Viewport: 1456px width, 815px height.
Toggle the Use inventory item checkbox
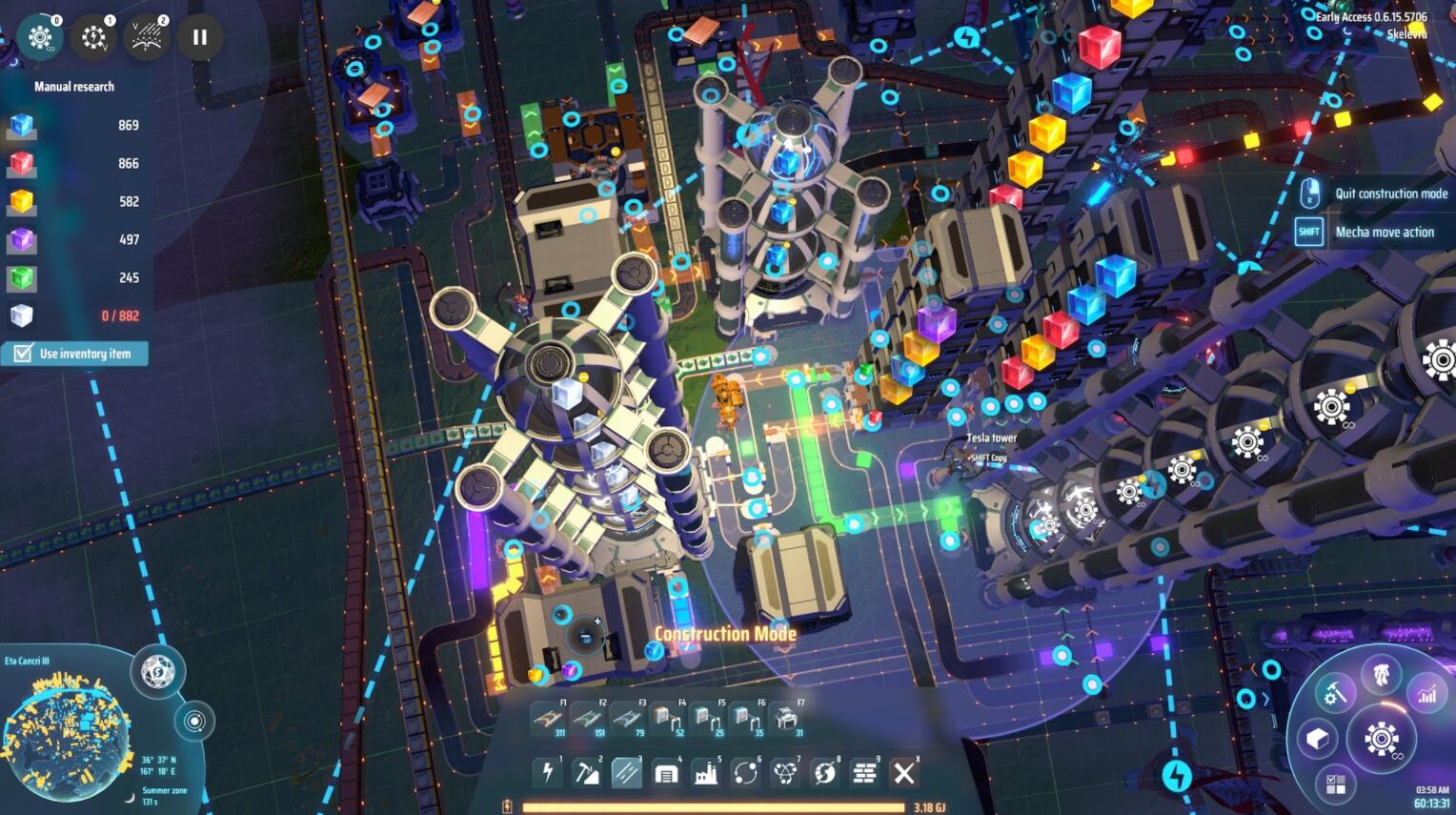pos(23,354)
